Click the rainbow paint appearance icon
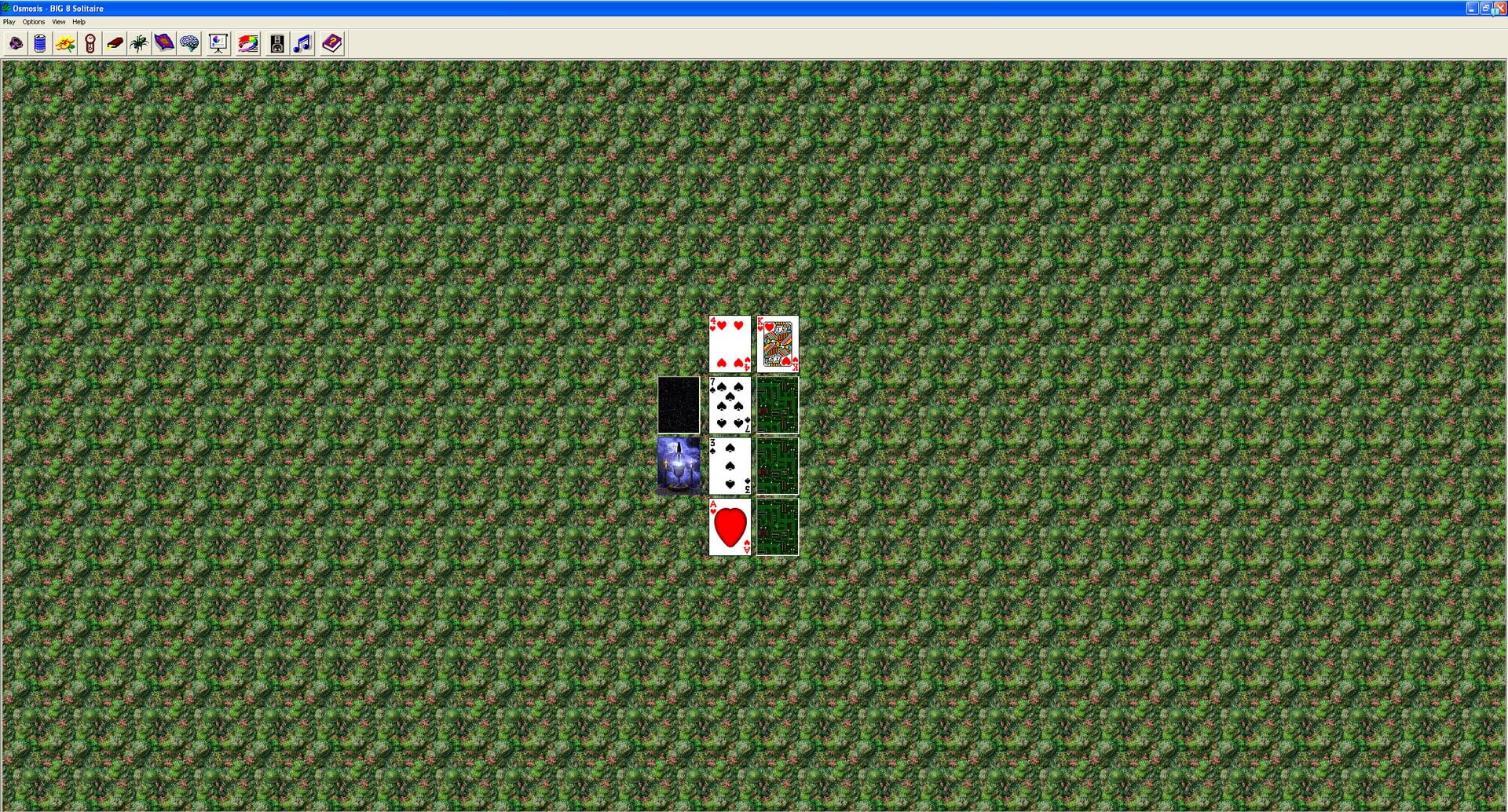This screenshot has height=812, width=1508. point(247,43)
